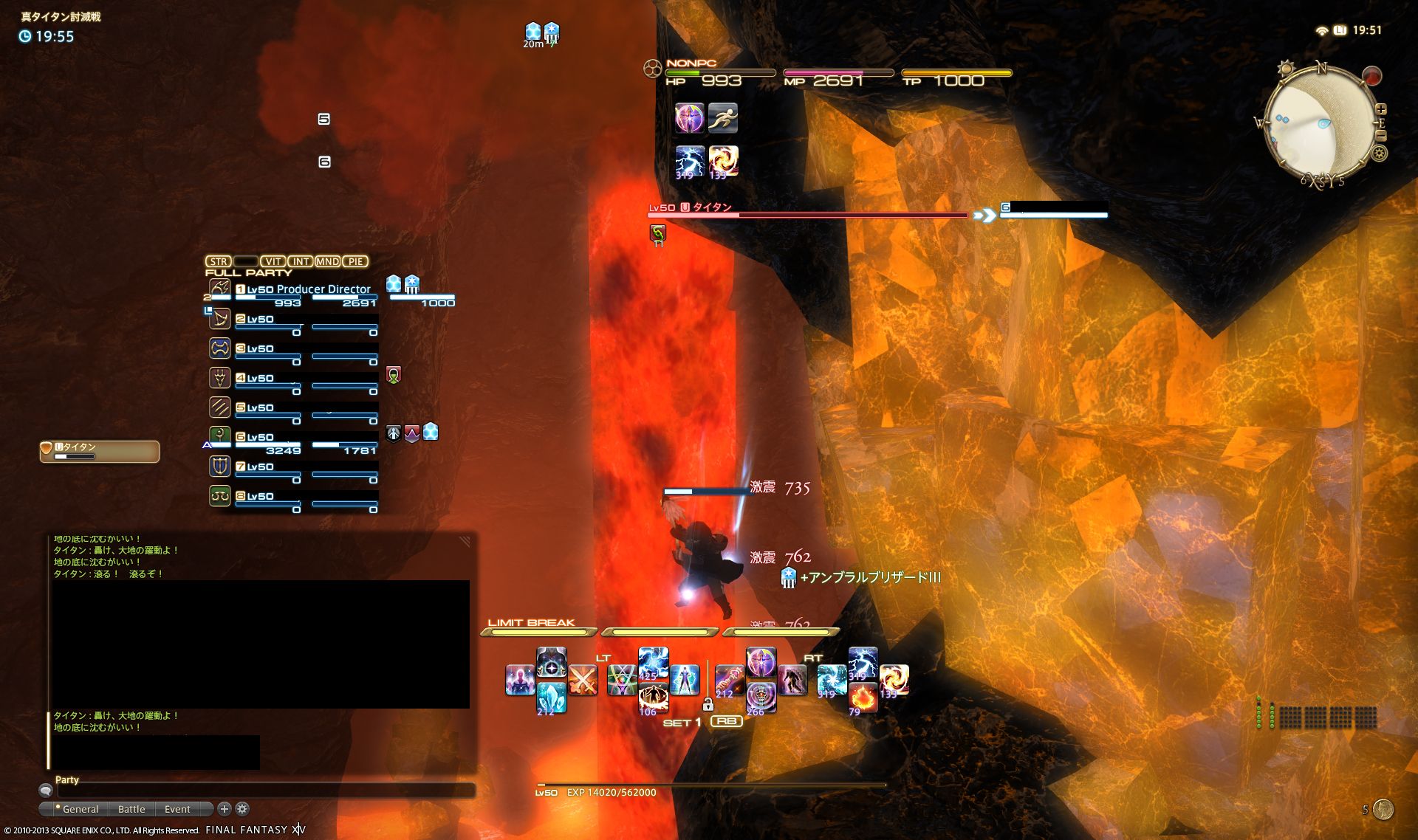
Task: Click the Limit Break gauge
Action: (x=539, y=632)
